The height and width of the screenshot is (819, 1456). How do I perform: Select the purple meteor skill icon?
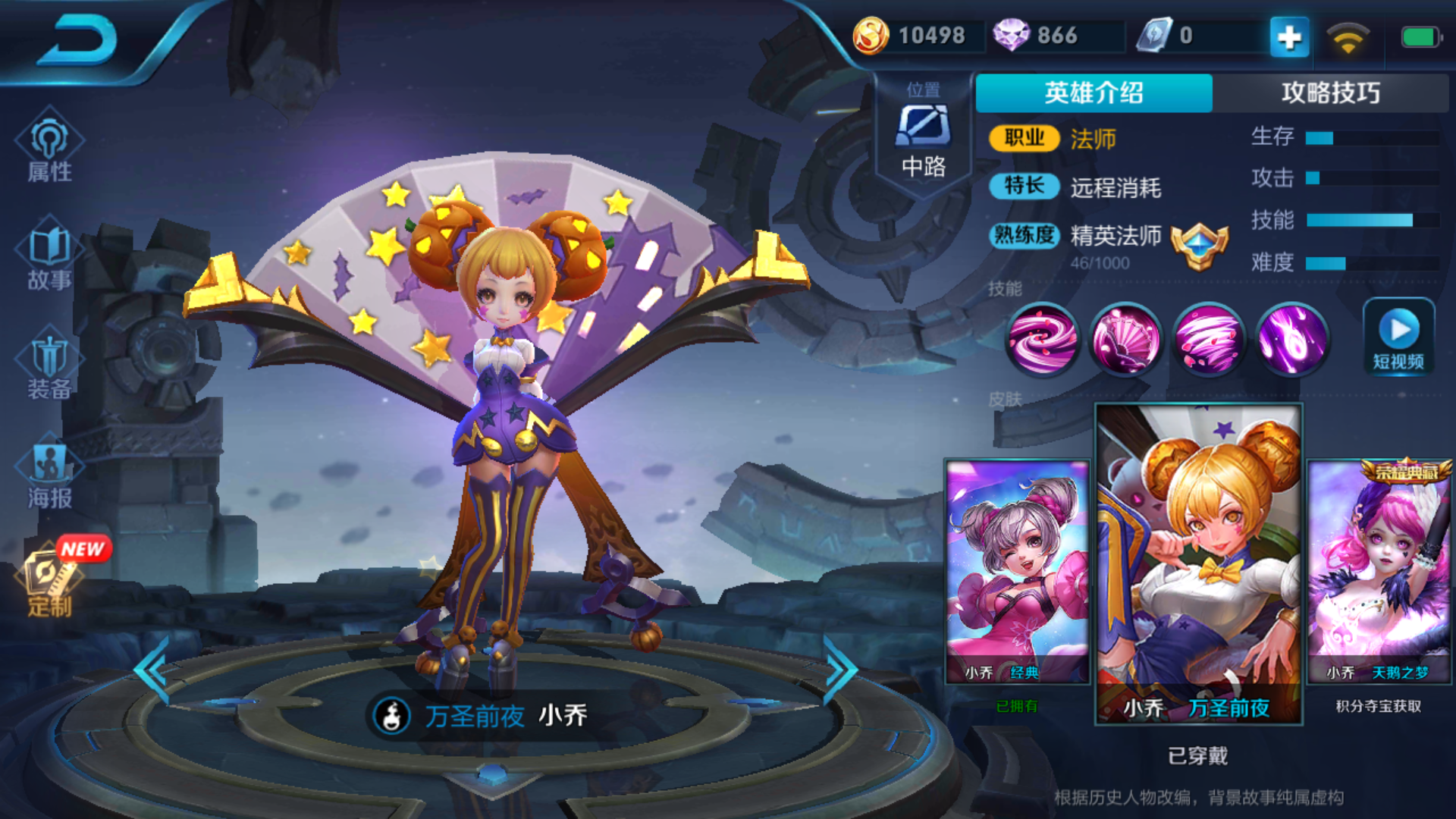click(x=1292, y=340)
